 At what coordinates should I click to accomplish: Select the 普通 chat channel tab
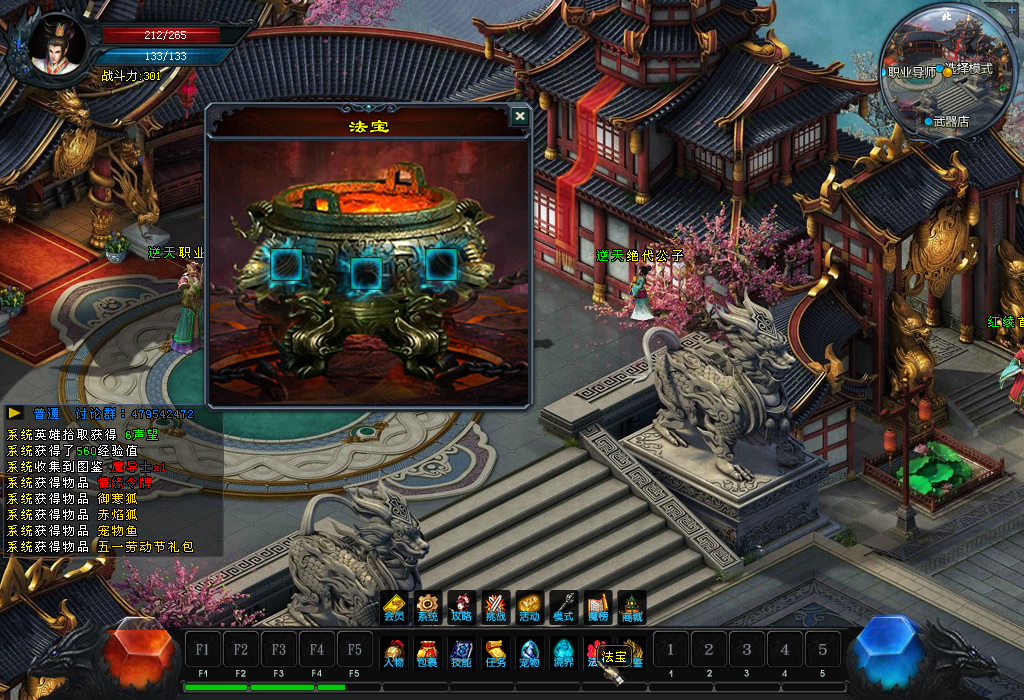click(x=47, y=413)
